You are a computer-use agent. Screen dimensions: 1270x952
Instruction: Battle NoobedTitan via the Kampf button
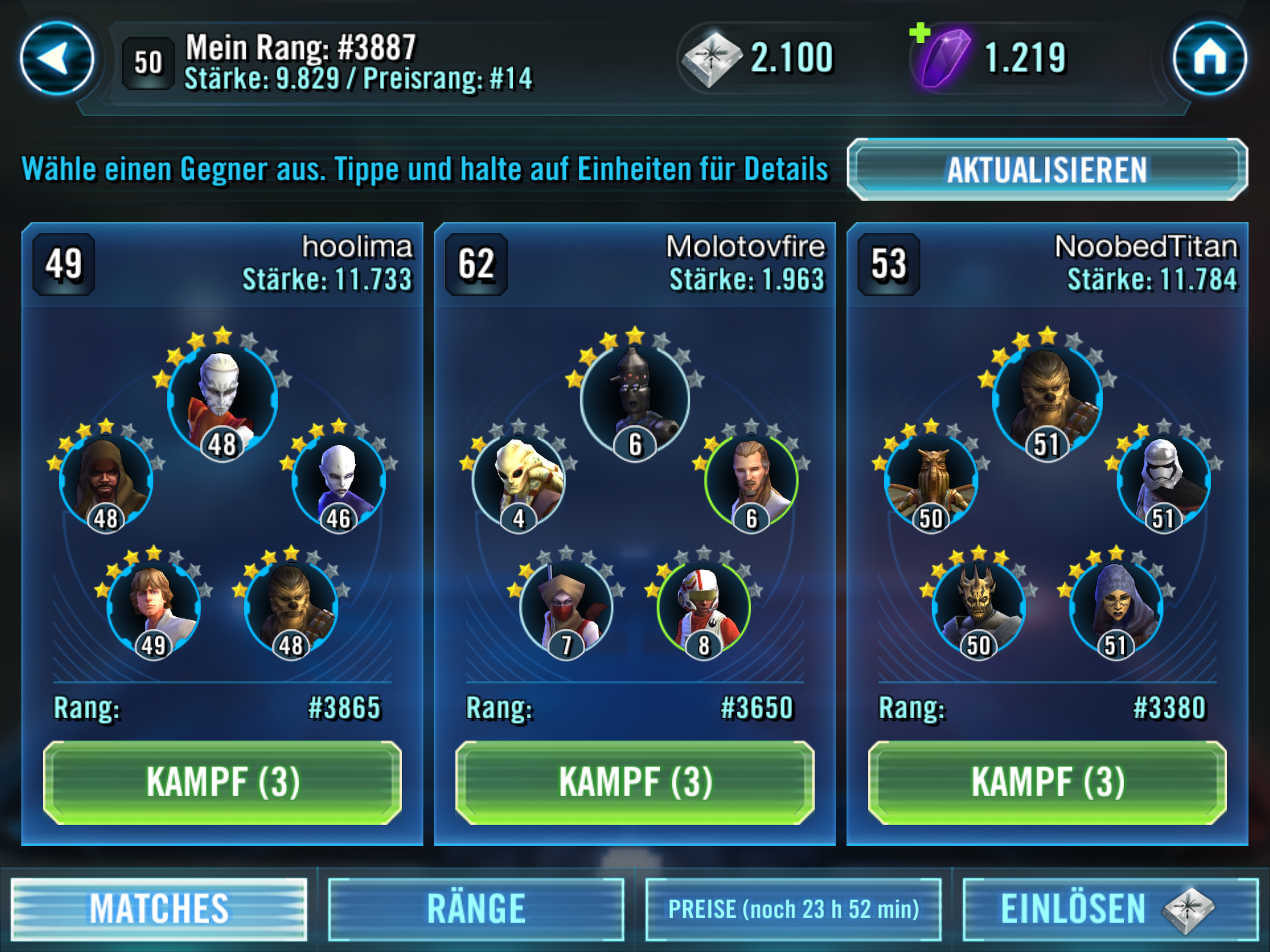pyautogui.click(x=1047, y=782)
